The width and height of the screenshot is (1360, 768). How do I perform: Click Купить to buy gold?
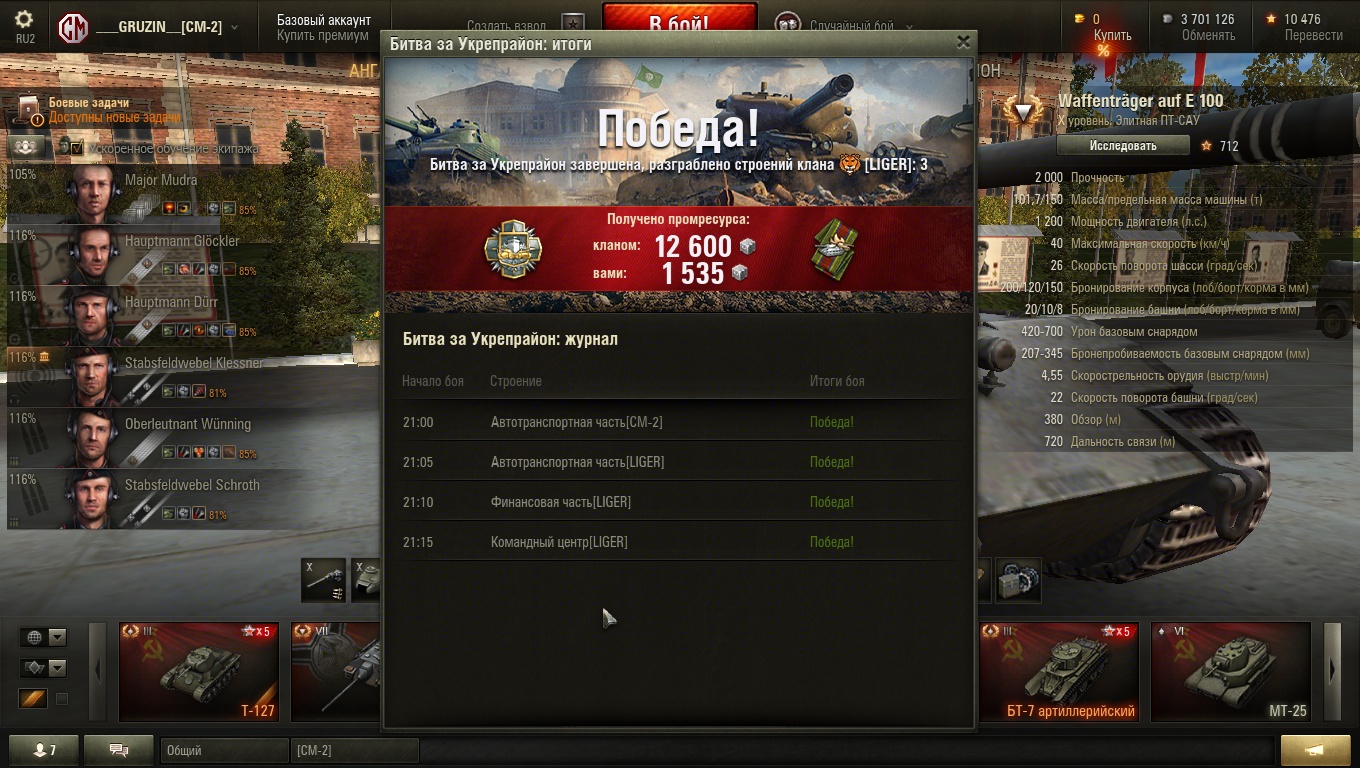[1112, 36]
